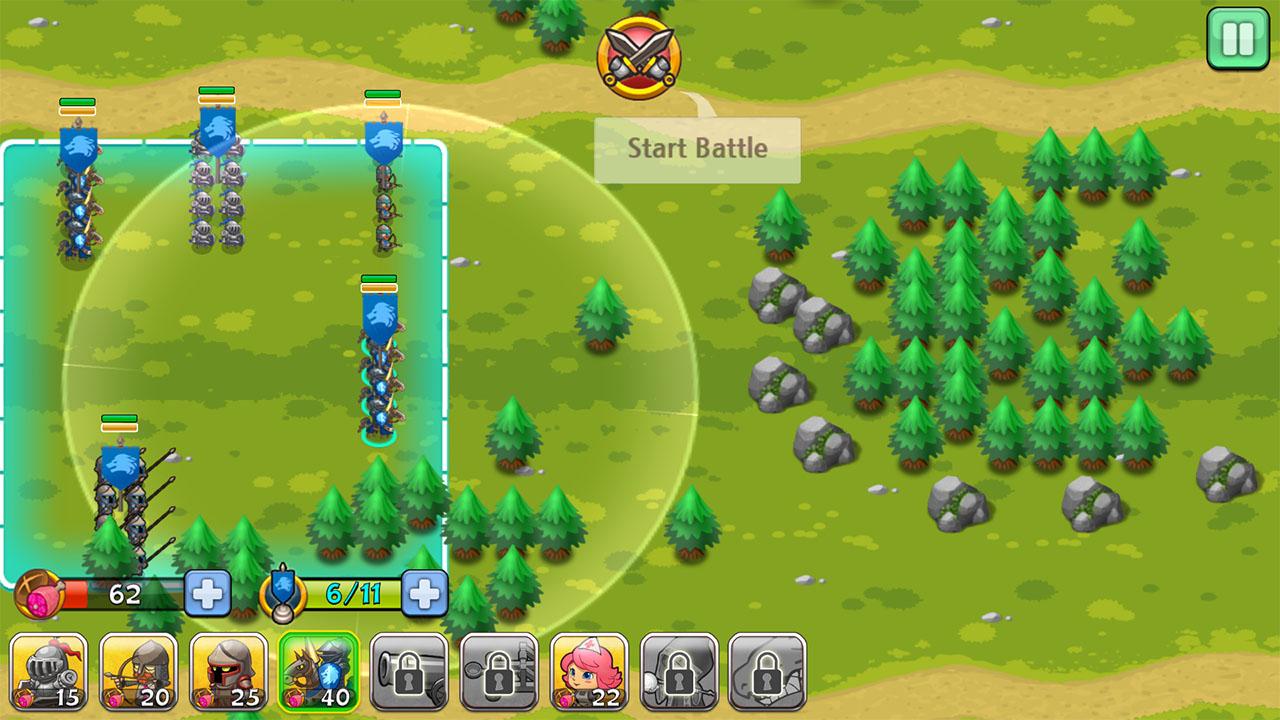
Task: Select the cavalry unit card costing 40
Action: [318, 671]
